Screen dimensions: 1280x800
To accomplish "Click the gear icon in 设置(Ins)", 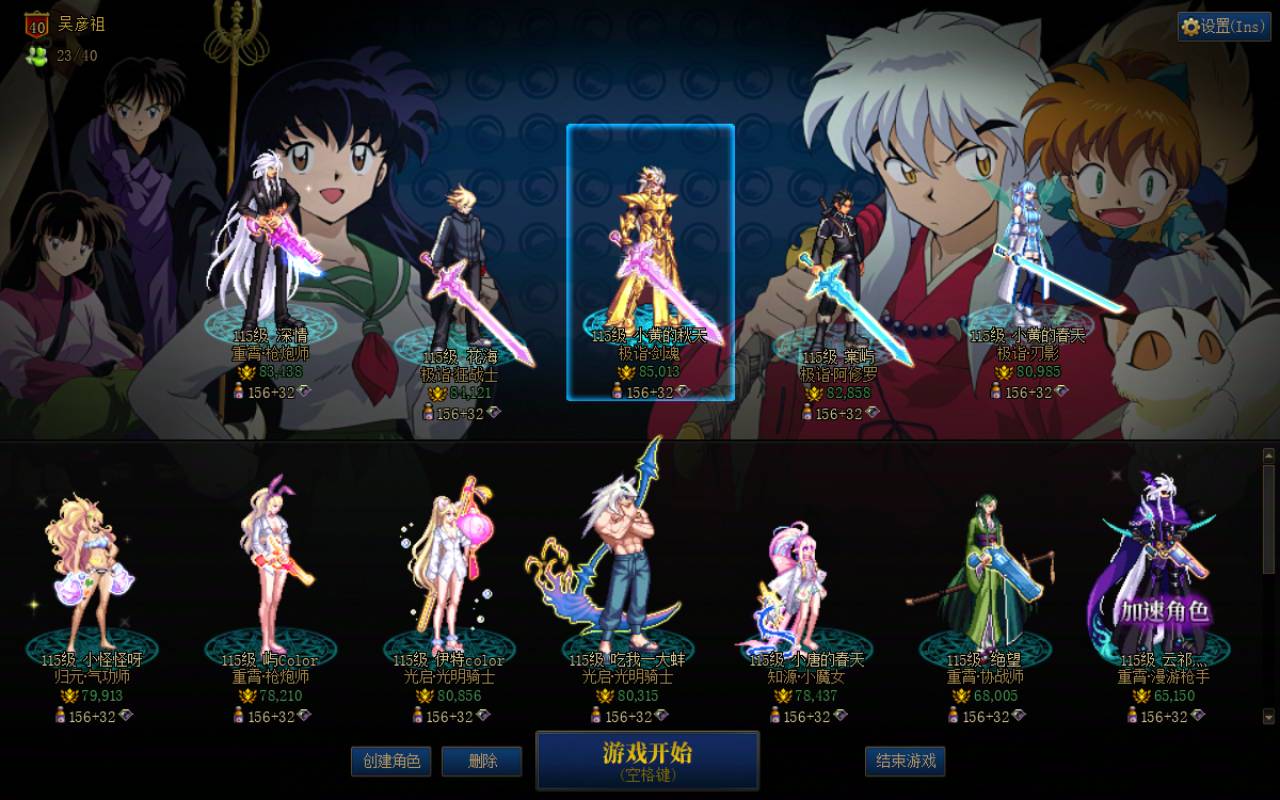I will (1190, 27).
